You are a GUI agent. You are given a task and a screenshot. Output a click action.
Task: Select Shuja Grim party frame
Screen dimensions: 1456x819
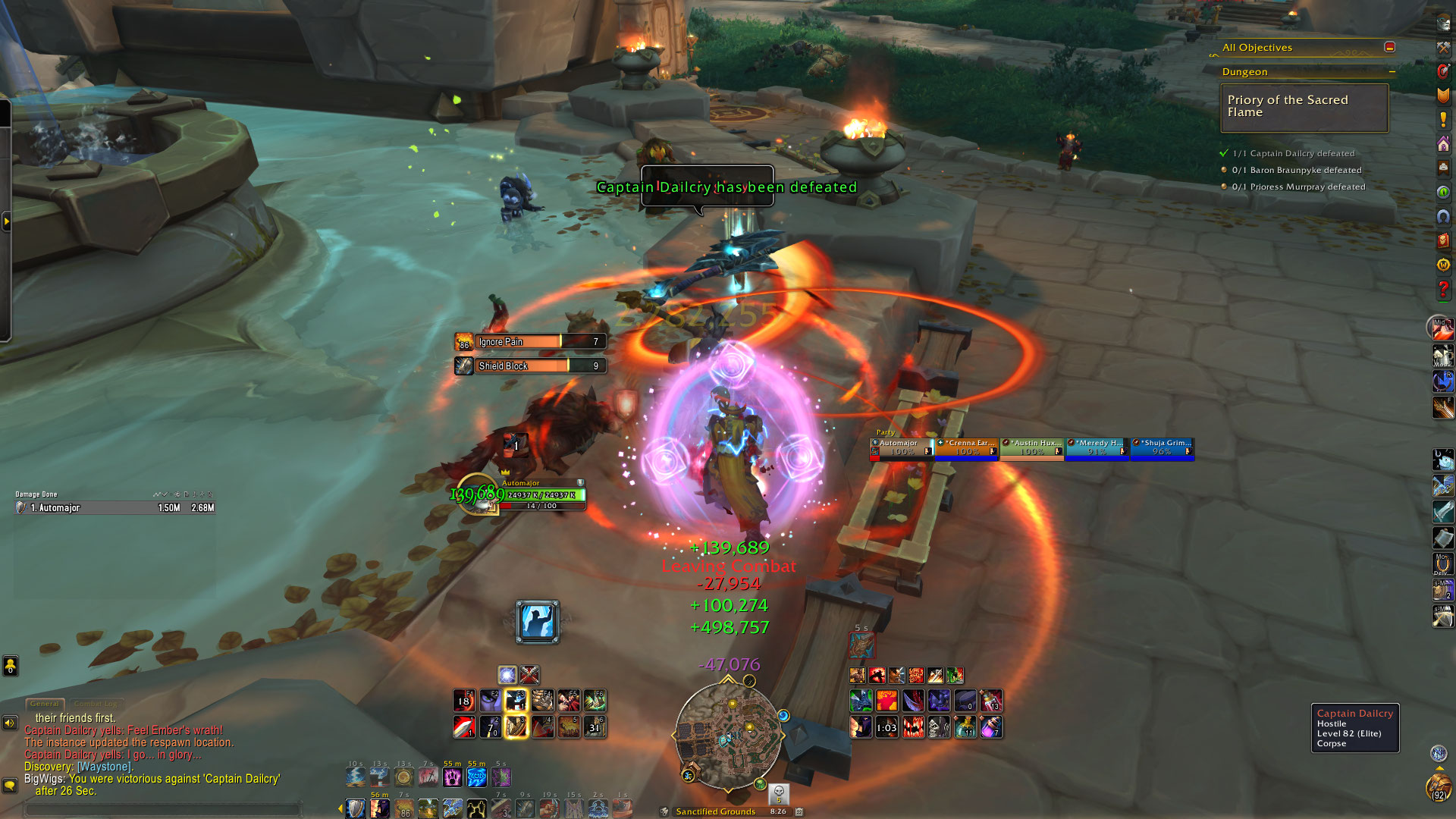click(1163, 447)
